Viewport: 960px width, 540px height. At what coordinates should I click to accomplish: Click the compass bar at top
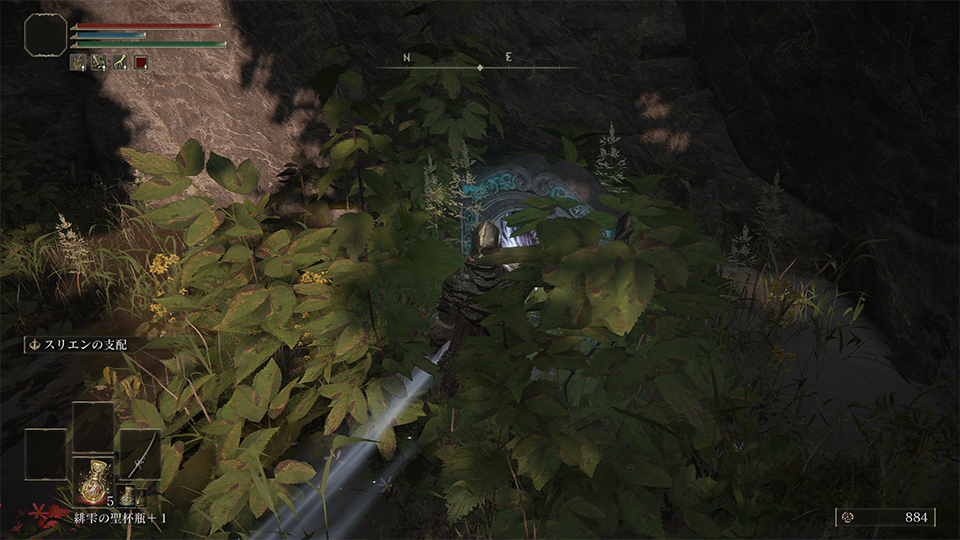tap(480, 66)
